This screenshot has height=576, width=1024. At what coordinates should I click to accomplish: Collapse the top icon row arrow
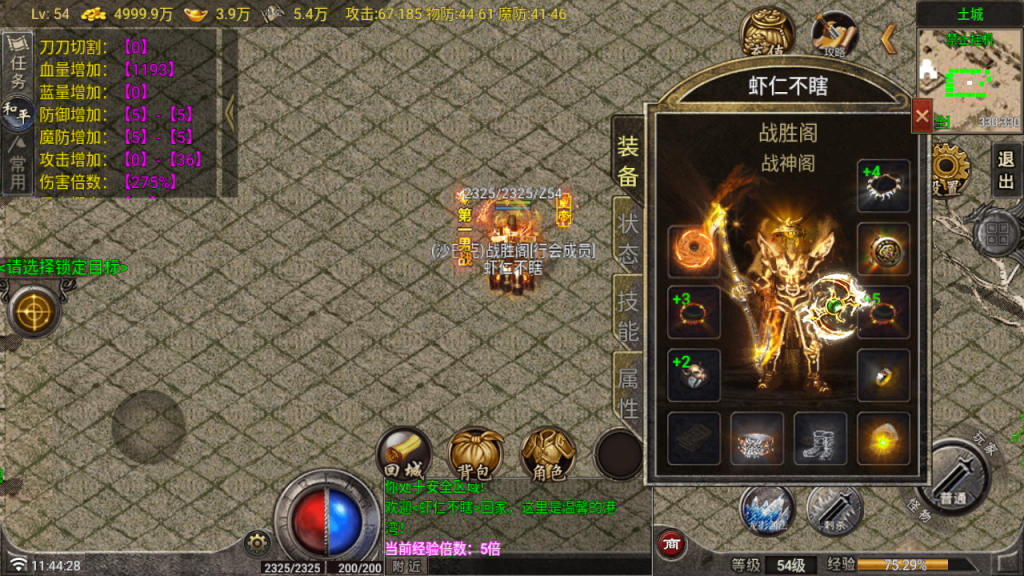click(888, 39)
